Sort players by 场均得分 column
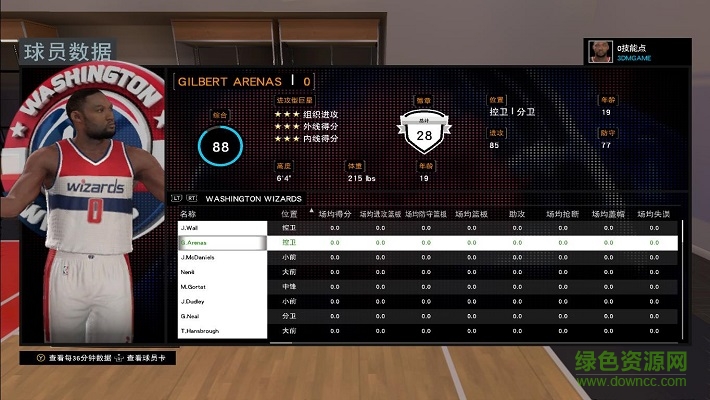The image size is (710, 400). tap(334, 213)
